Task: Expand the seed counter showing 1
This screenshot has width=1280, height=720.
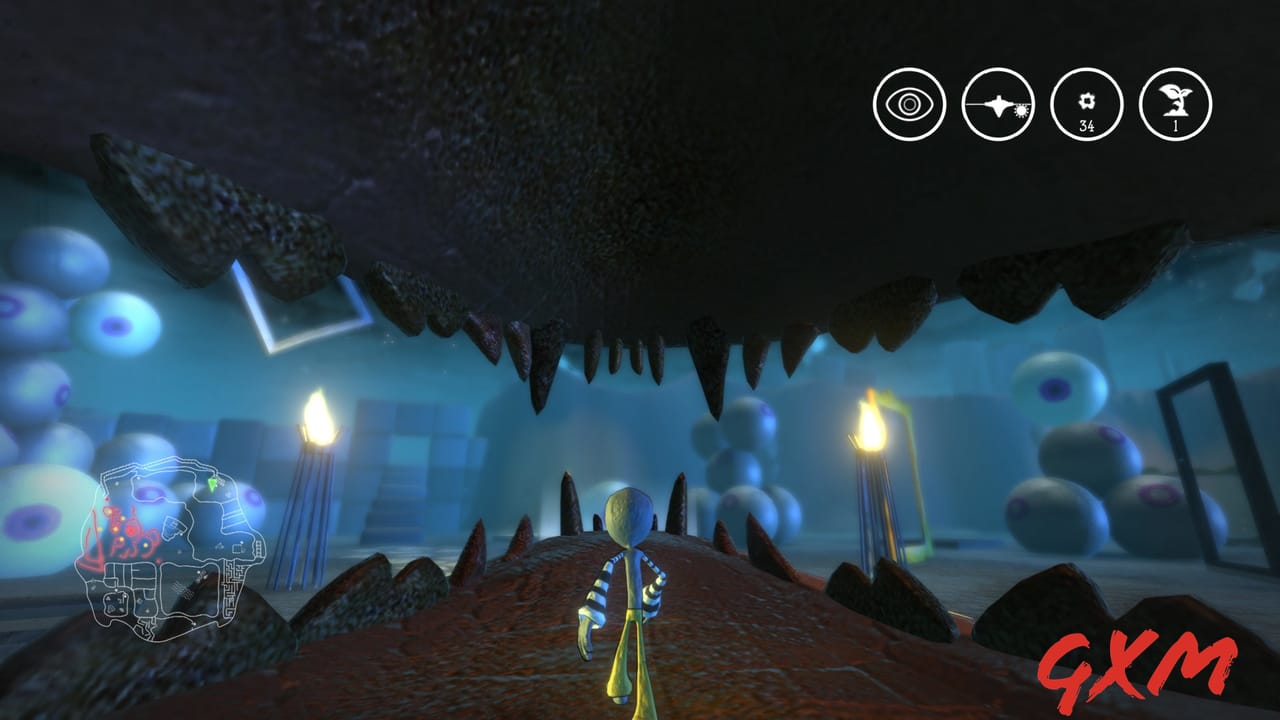Action: (x=1175, y=105)
